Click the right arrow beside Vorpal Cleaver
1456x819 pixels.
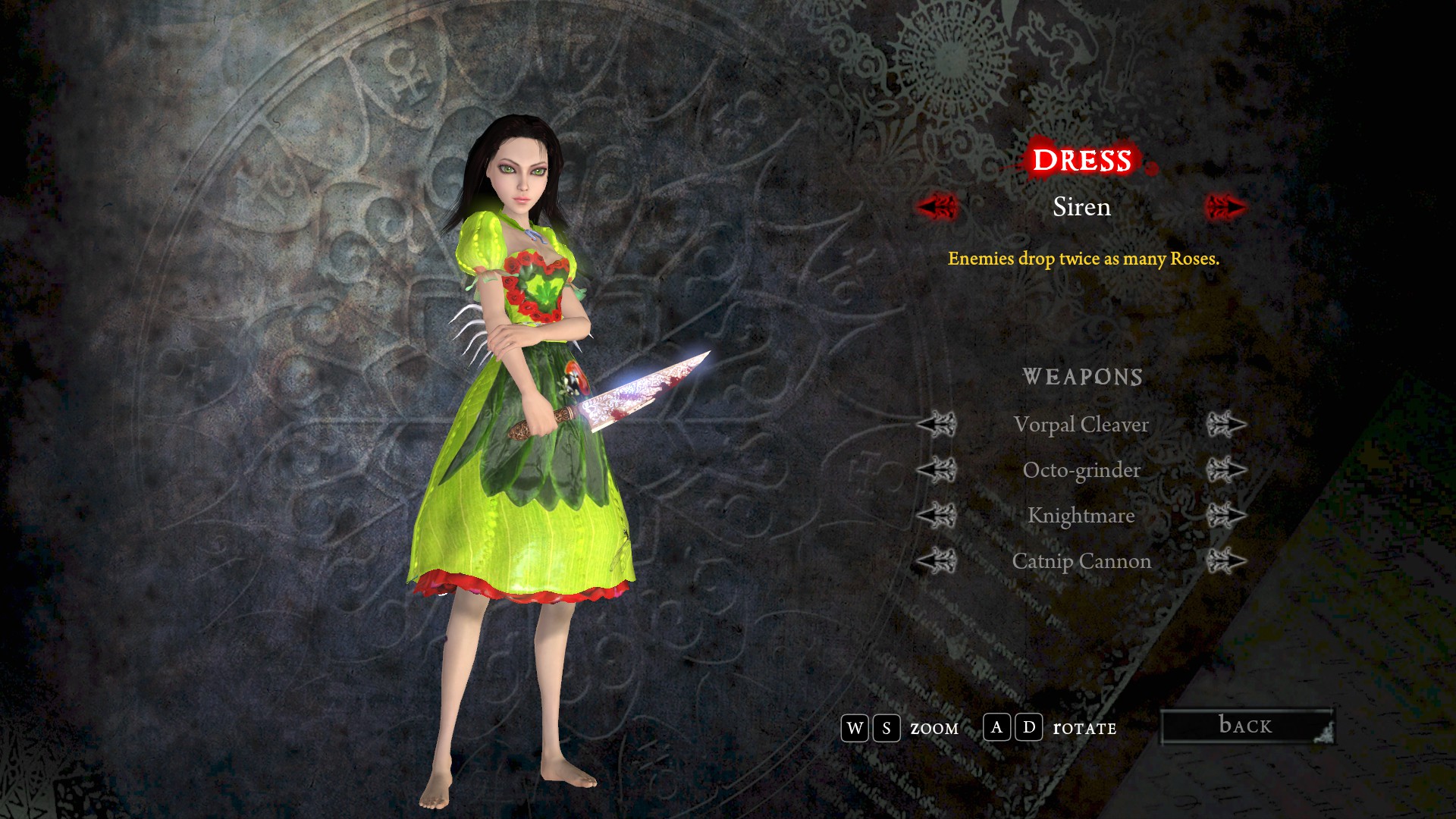(x=1225, y=425)
